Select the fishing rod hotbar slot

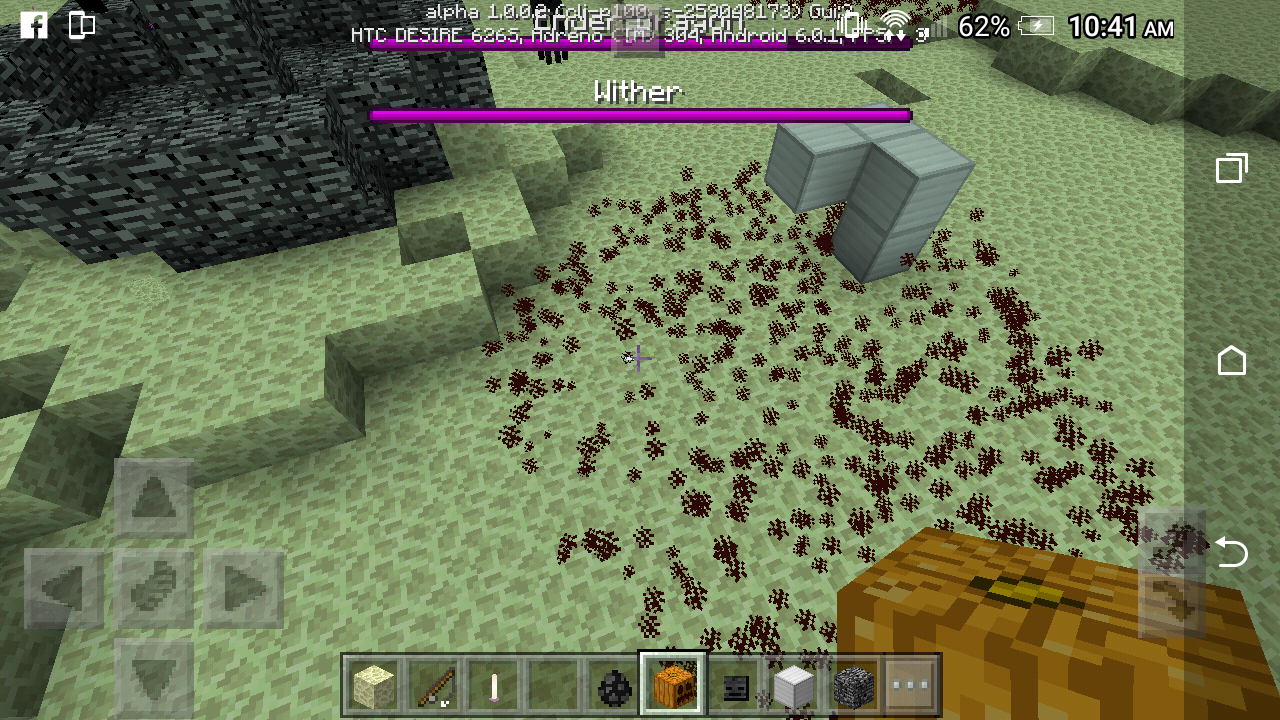coord(434,686)
